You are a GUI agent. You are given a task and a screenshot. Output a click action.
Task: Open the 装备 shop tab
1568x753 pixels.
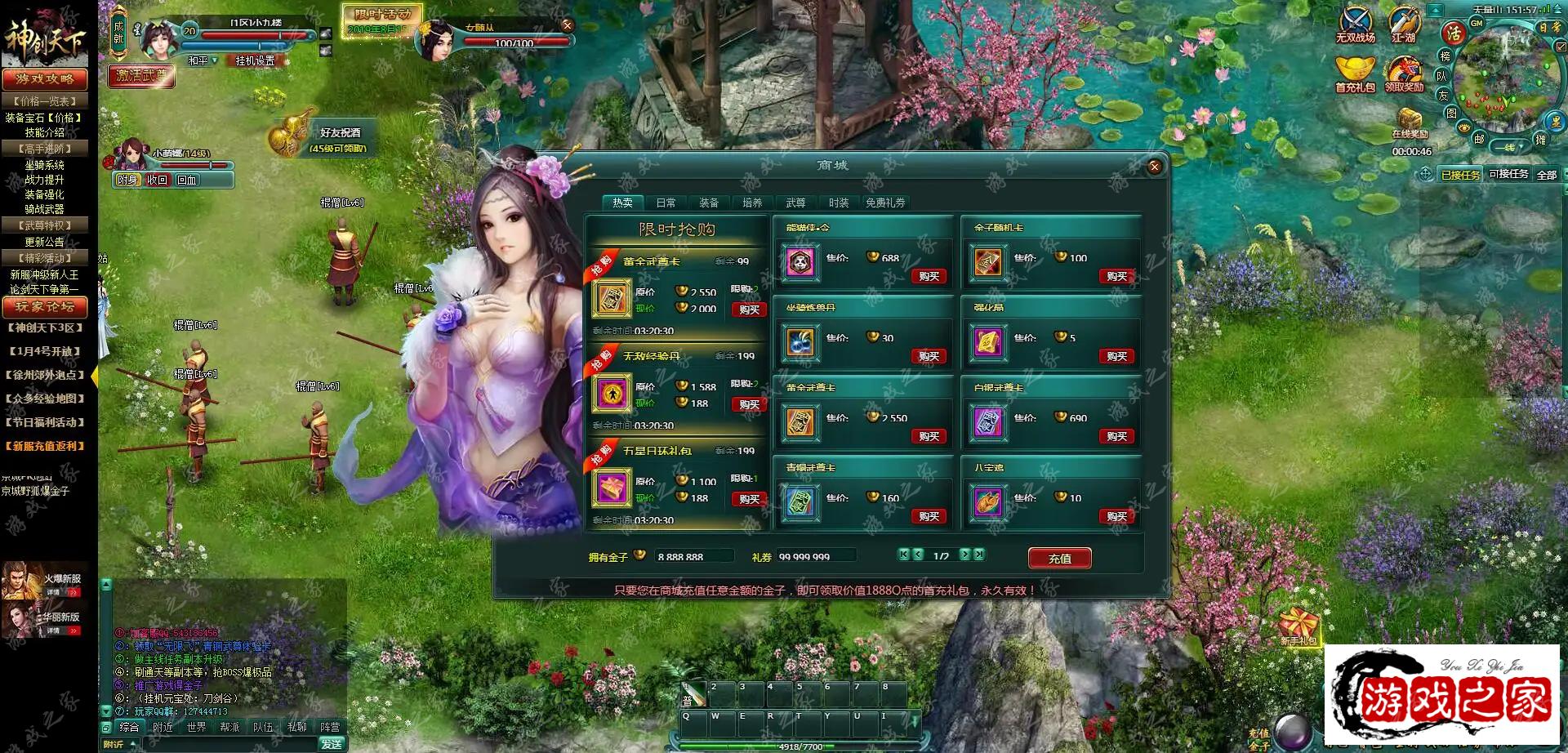point(708,203)
